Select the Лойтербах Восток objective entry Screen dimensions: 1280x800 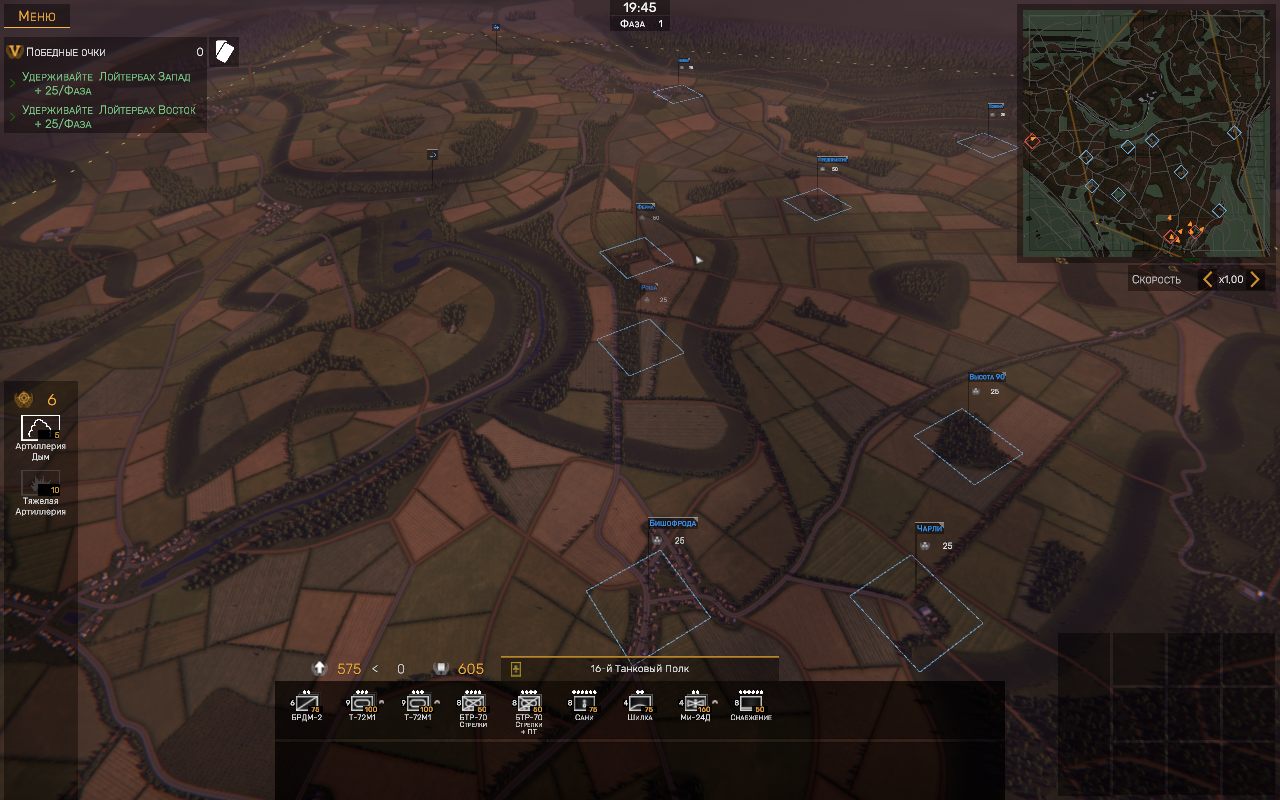tap(108, 116)
